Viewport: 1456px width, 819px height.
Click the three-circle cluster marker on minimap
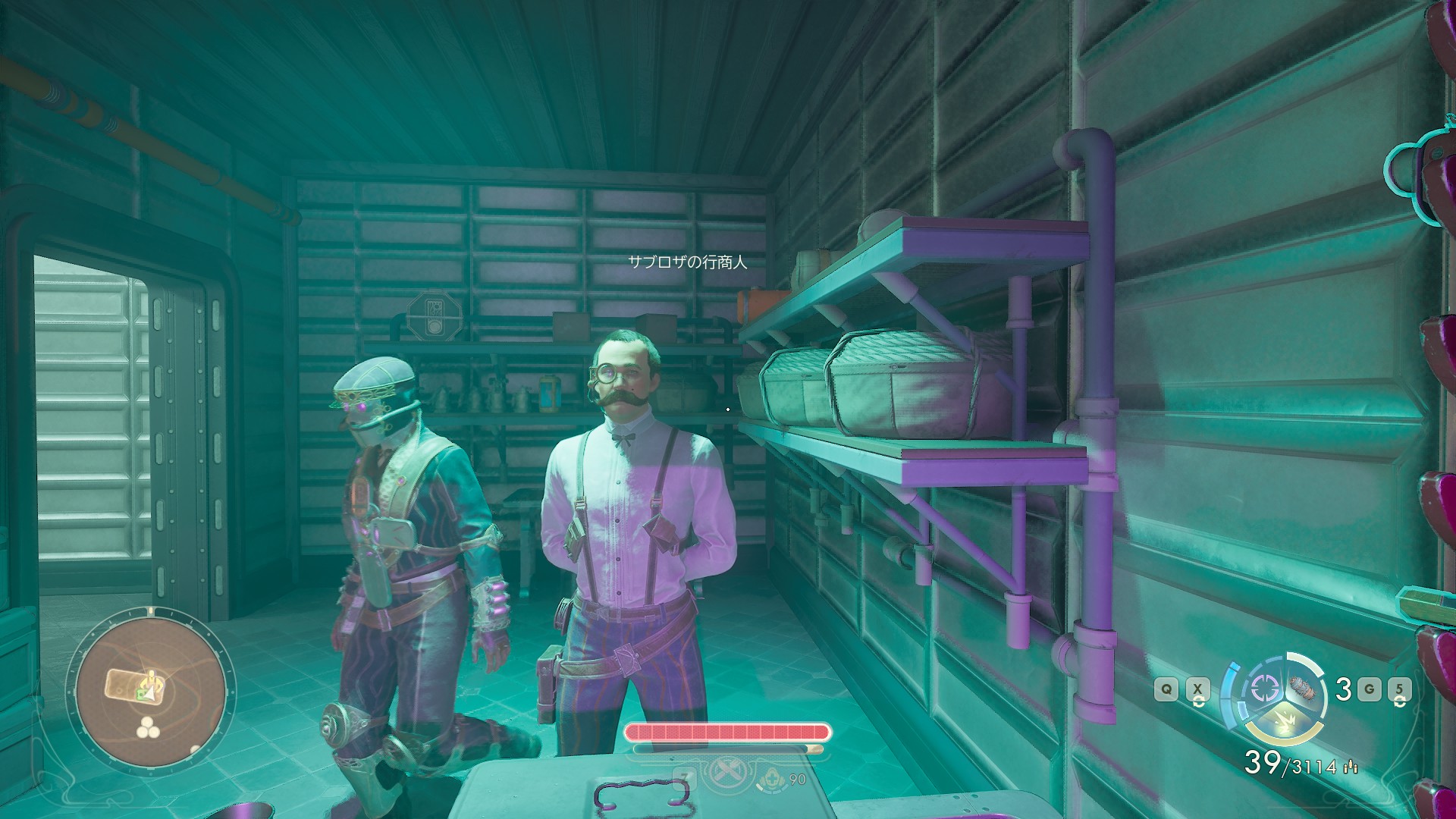(x=149, y=730)
